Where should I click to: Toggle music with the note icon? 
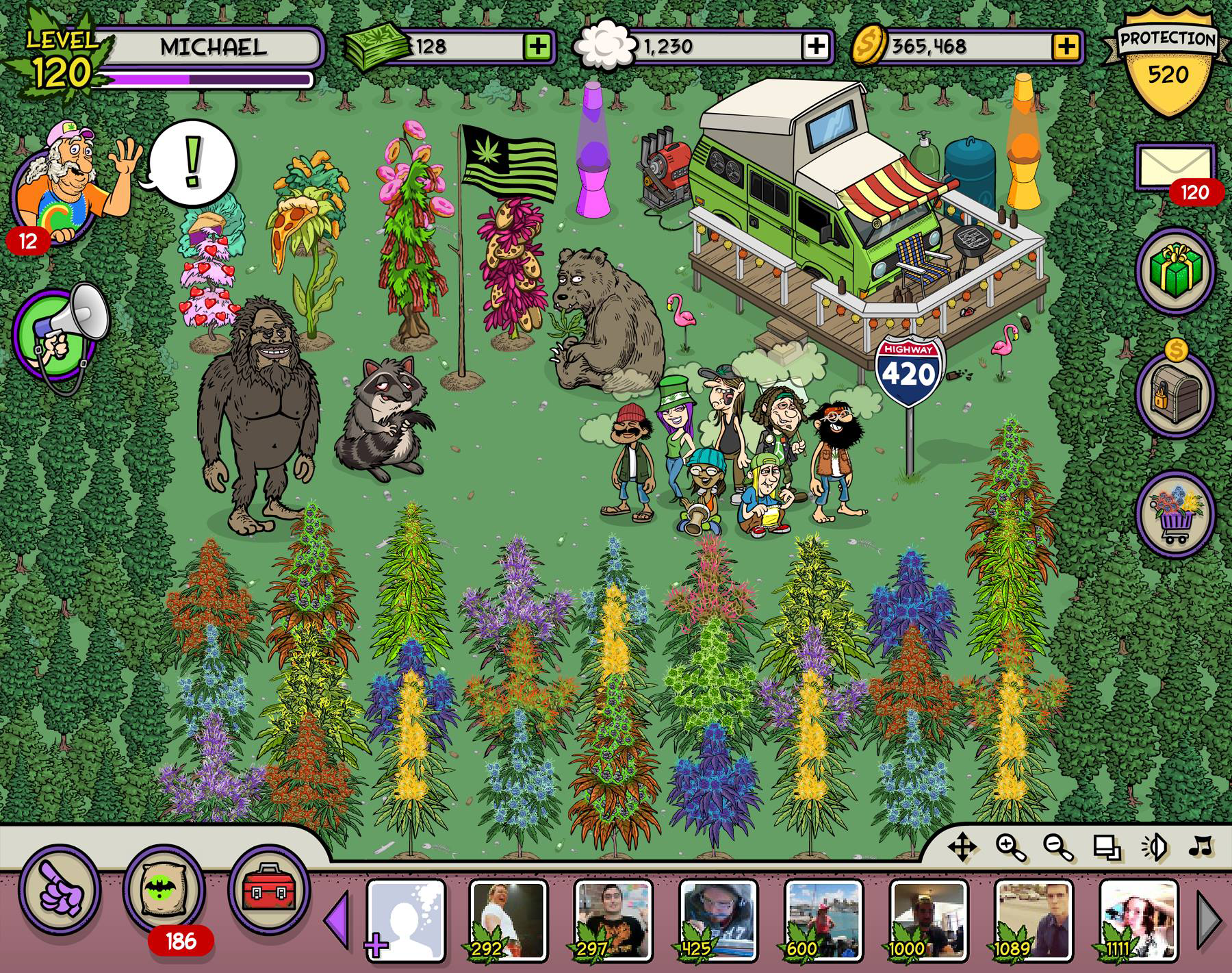(x=1201, y=847)
